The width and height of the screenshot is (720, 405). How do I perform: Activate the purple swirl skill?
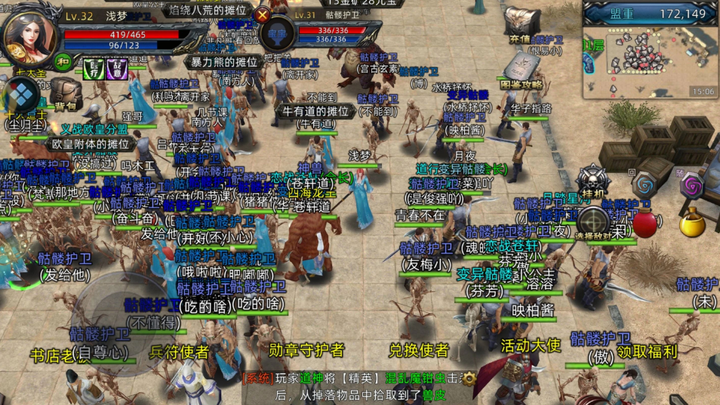tap(691, 185)
